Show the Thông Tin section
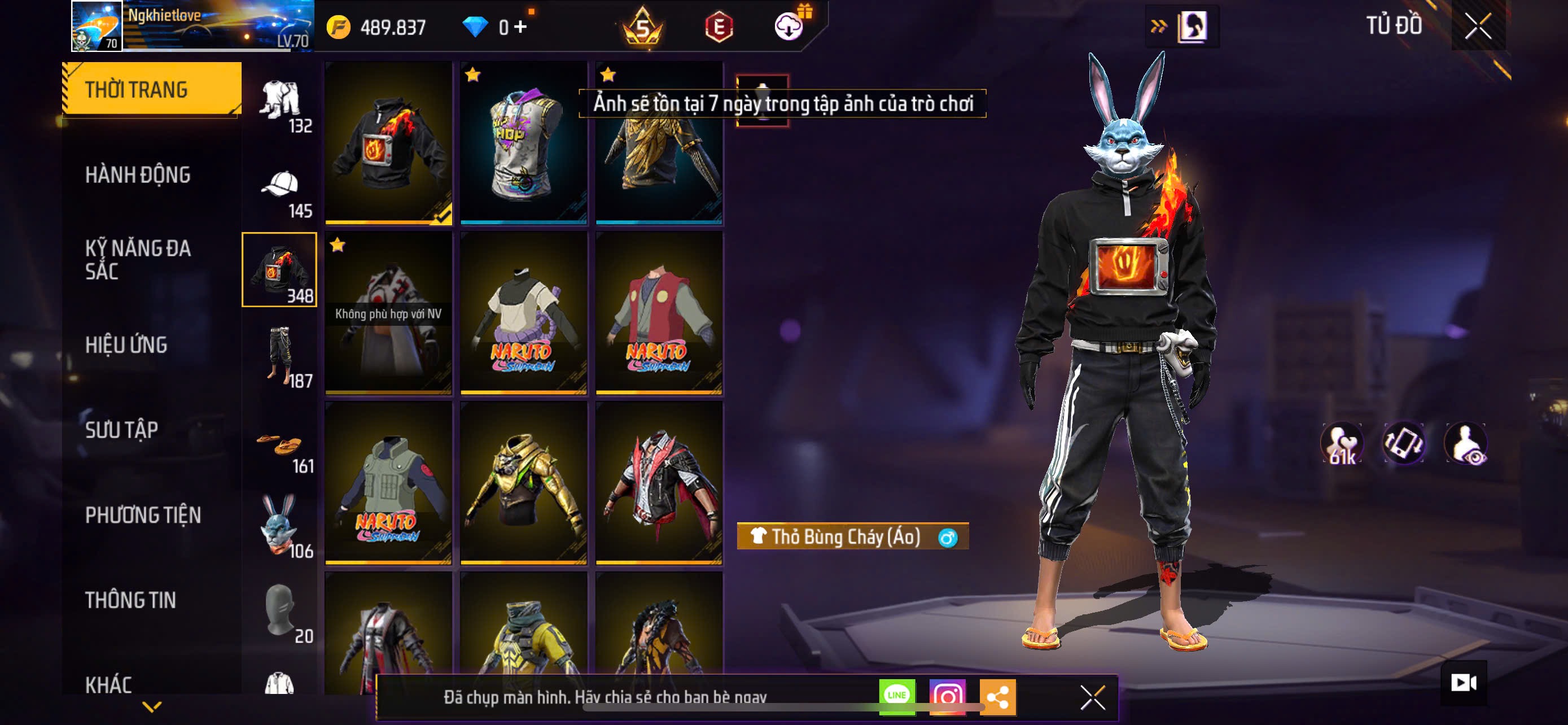This screenshot has width=1568, height=725. [x=131, y=600]
